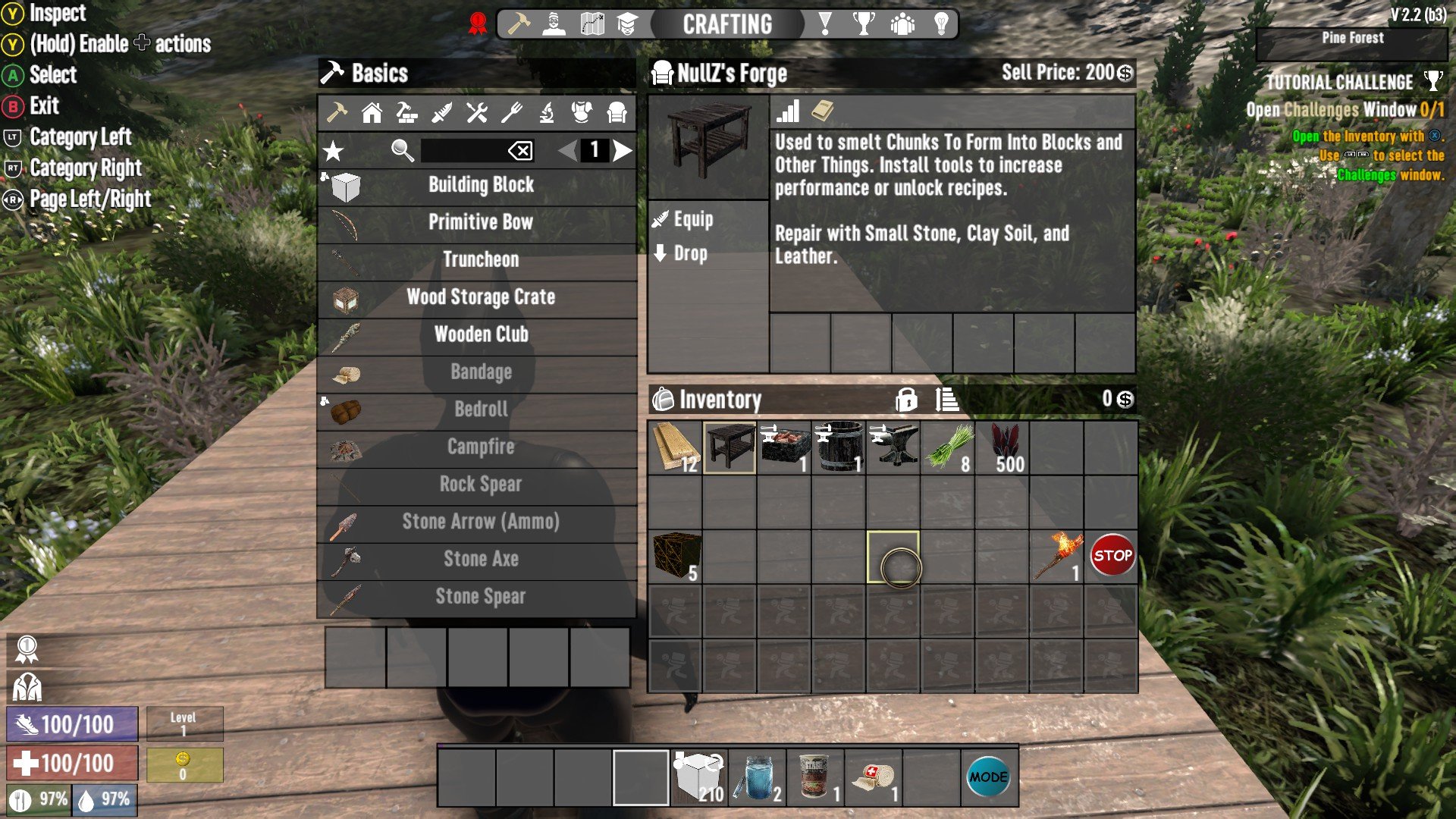The image size is (1456, 819).
Task: Open the map window tab
Action: pyautogui.click(x=591, y=24)
